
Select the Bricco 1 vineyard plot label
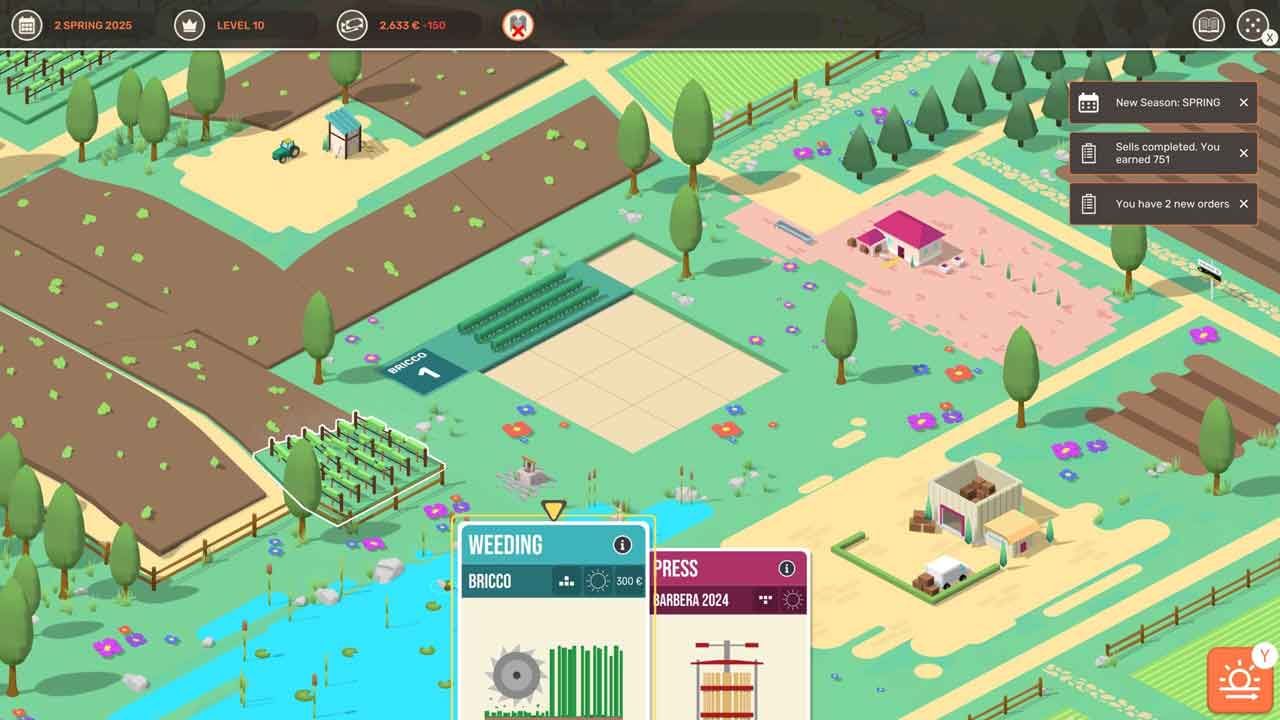coord(425,369)
